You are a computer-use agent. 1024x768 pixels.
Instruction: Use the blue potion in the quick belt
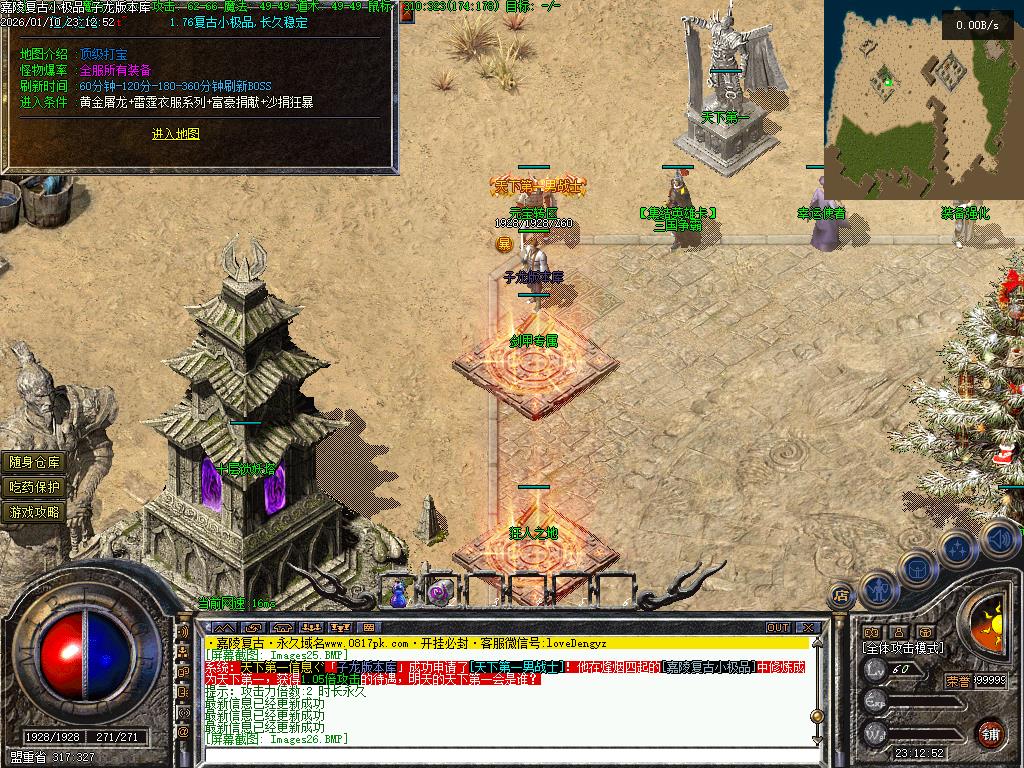(399, 594)
